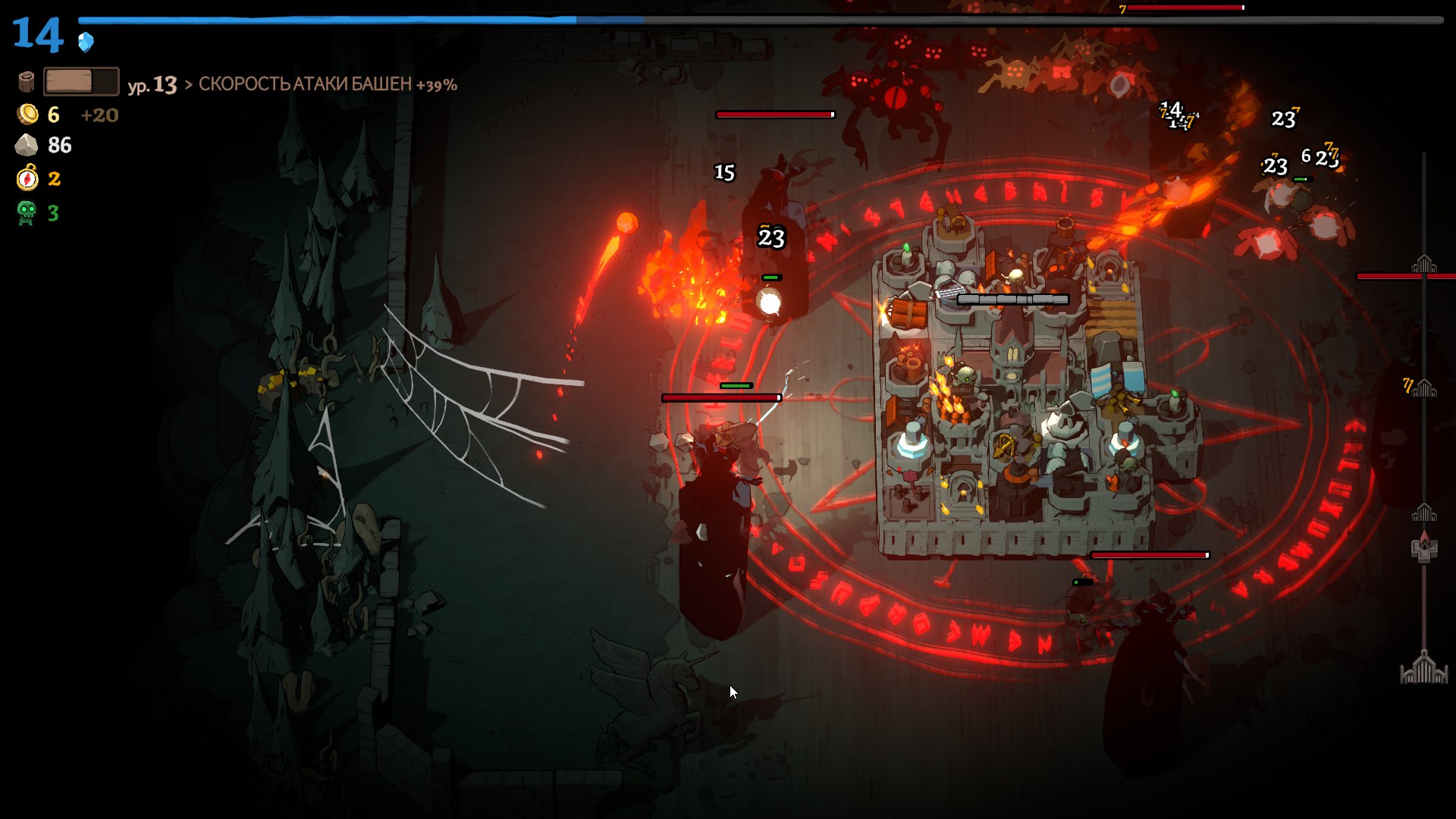The image size is (1456, 819).
Task: Click the wood log resource icon
Action: (x=27, y=81)
